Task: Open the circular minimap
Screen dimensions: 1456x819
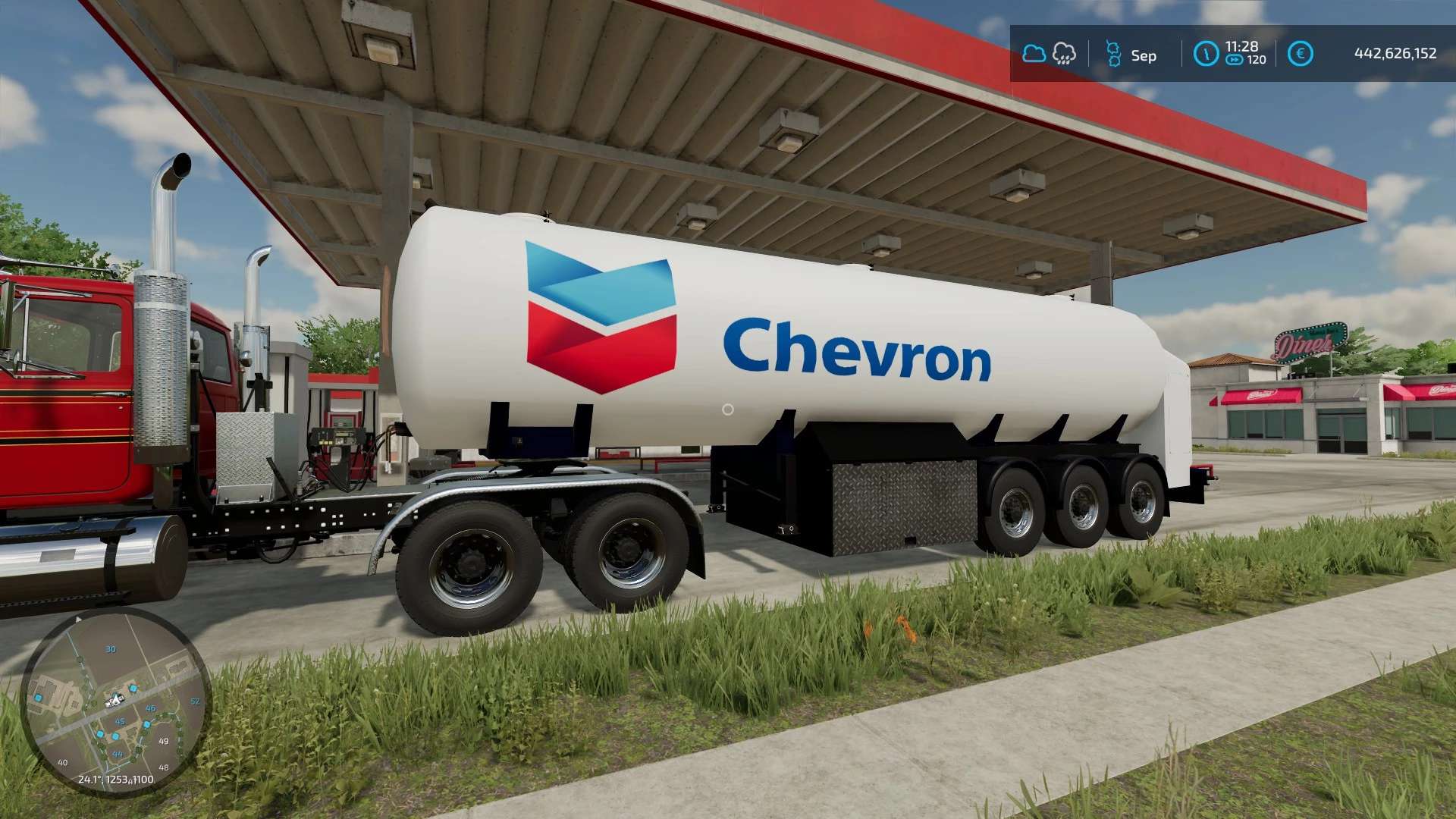Action: point(115,701)
